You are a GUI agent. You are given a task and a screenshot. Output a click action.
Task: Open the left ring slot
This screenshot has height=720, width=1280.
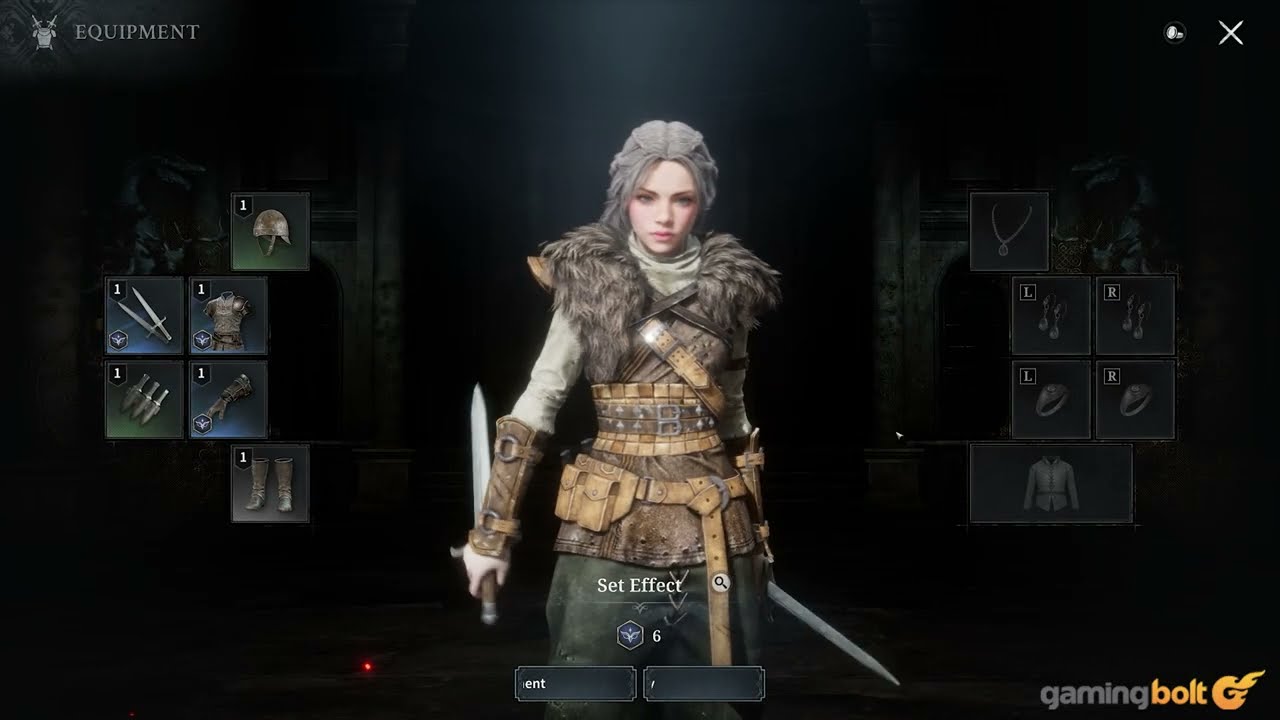1051,400
